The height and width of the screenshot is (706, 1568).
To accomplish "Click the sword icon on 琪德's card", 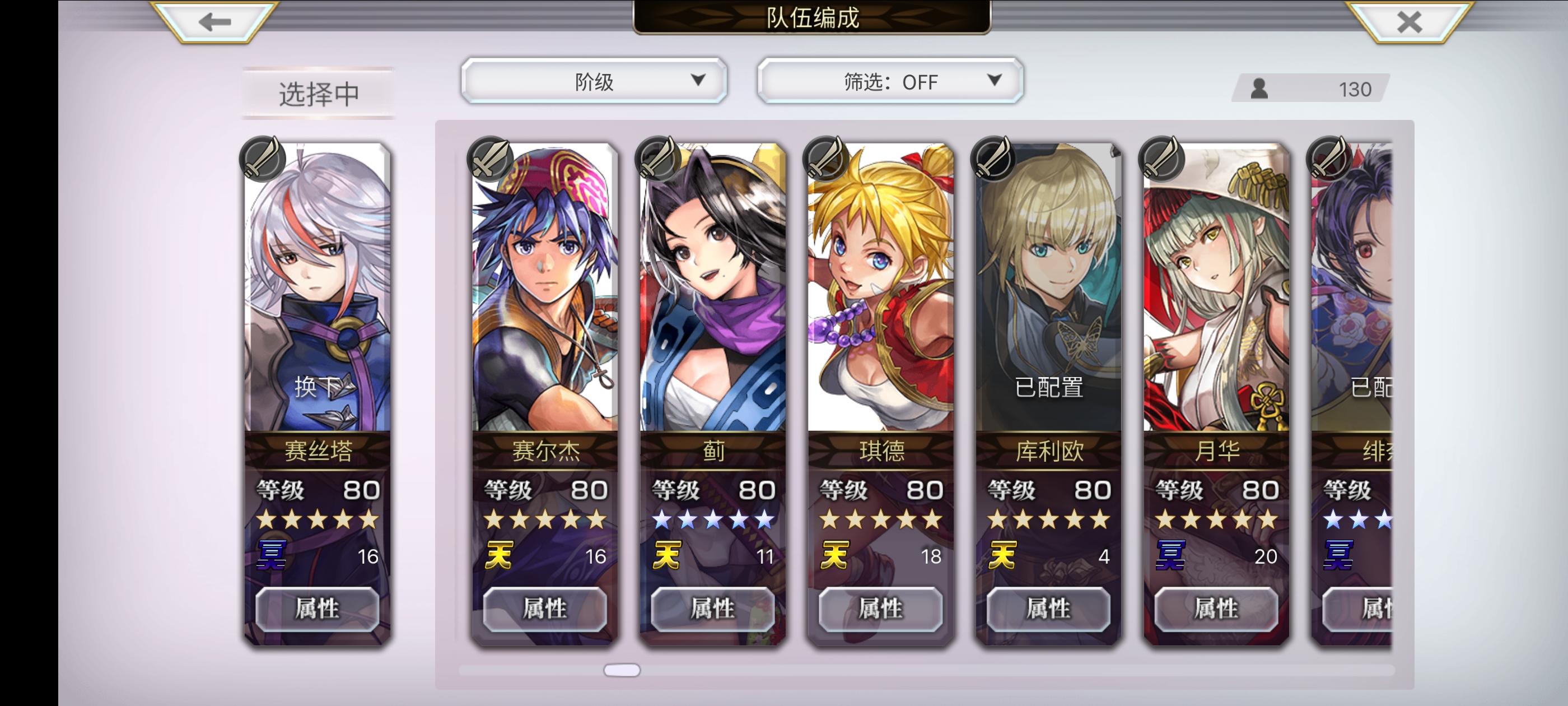I will [x=825, y=159].
